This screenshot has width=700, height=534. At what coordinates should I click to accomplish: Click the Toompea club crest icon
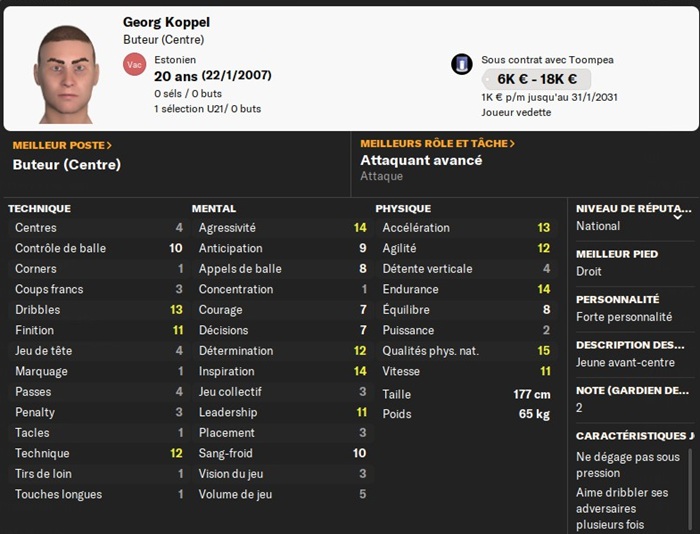[462, 64]
